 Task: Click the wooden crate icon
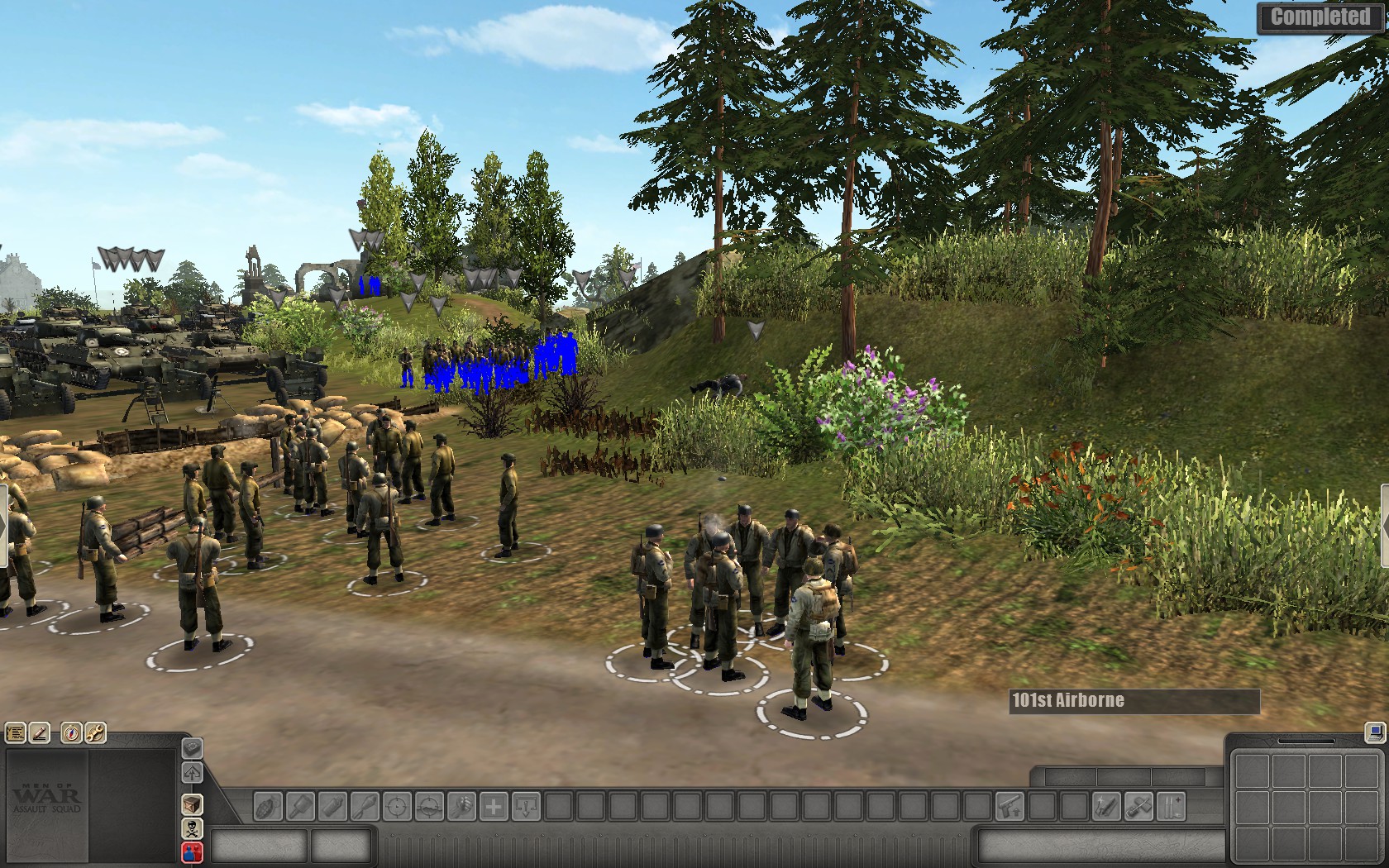click(192, 804)
